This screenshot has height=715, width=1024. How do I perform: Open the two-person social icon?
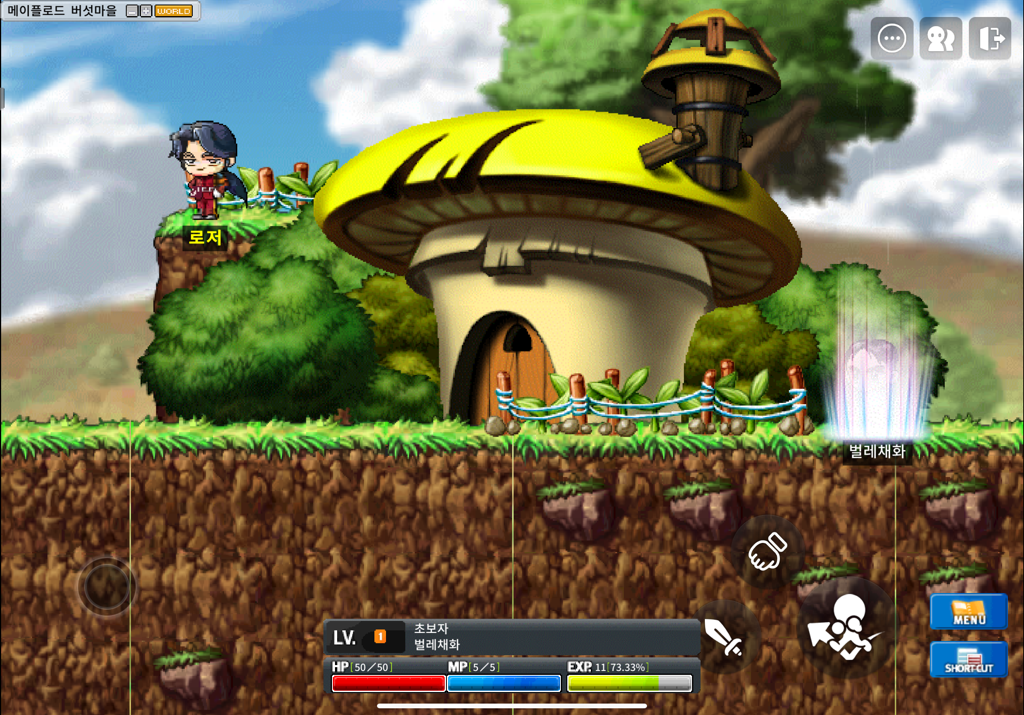coord(940,39)
